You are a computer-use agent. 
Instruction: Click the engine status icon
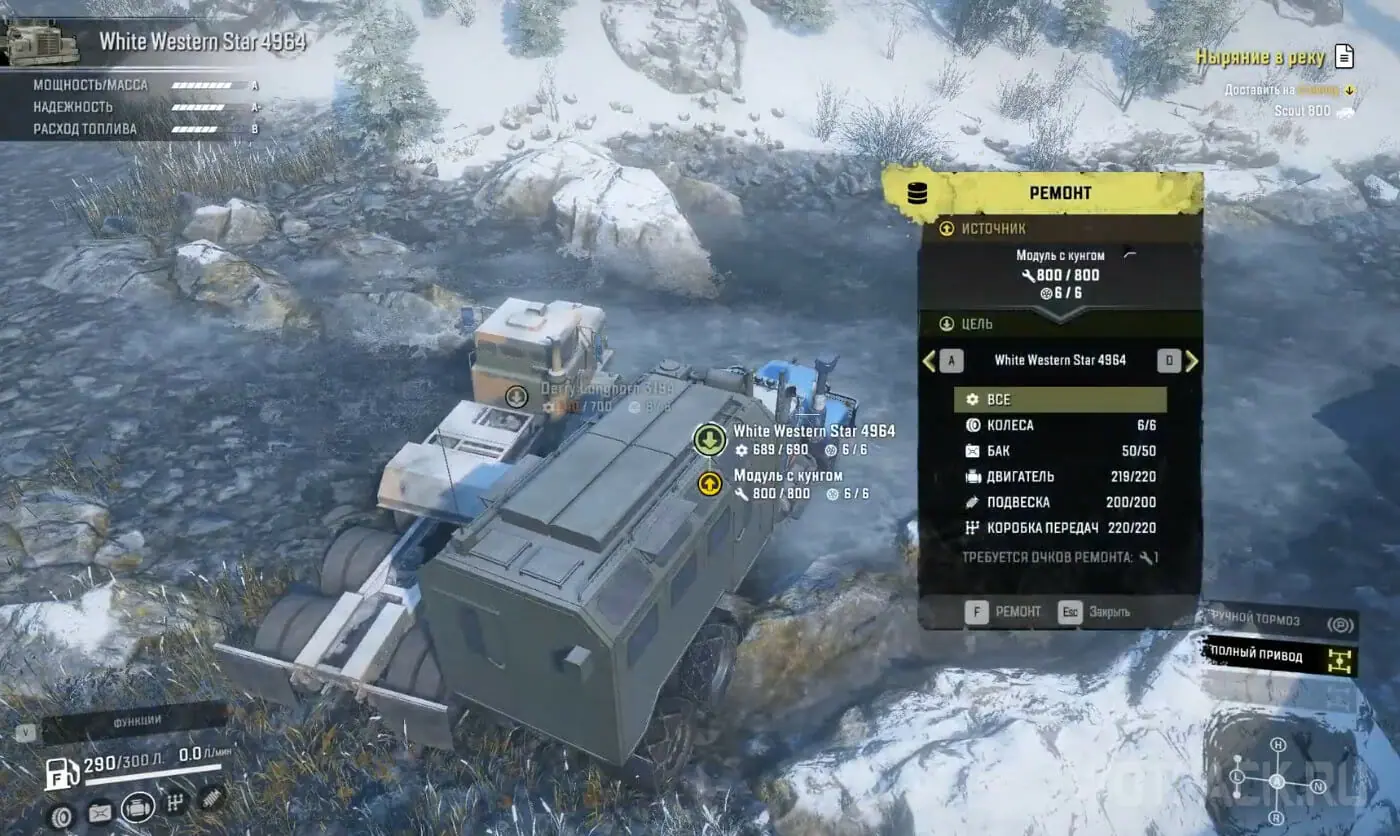point(138,807)
